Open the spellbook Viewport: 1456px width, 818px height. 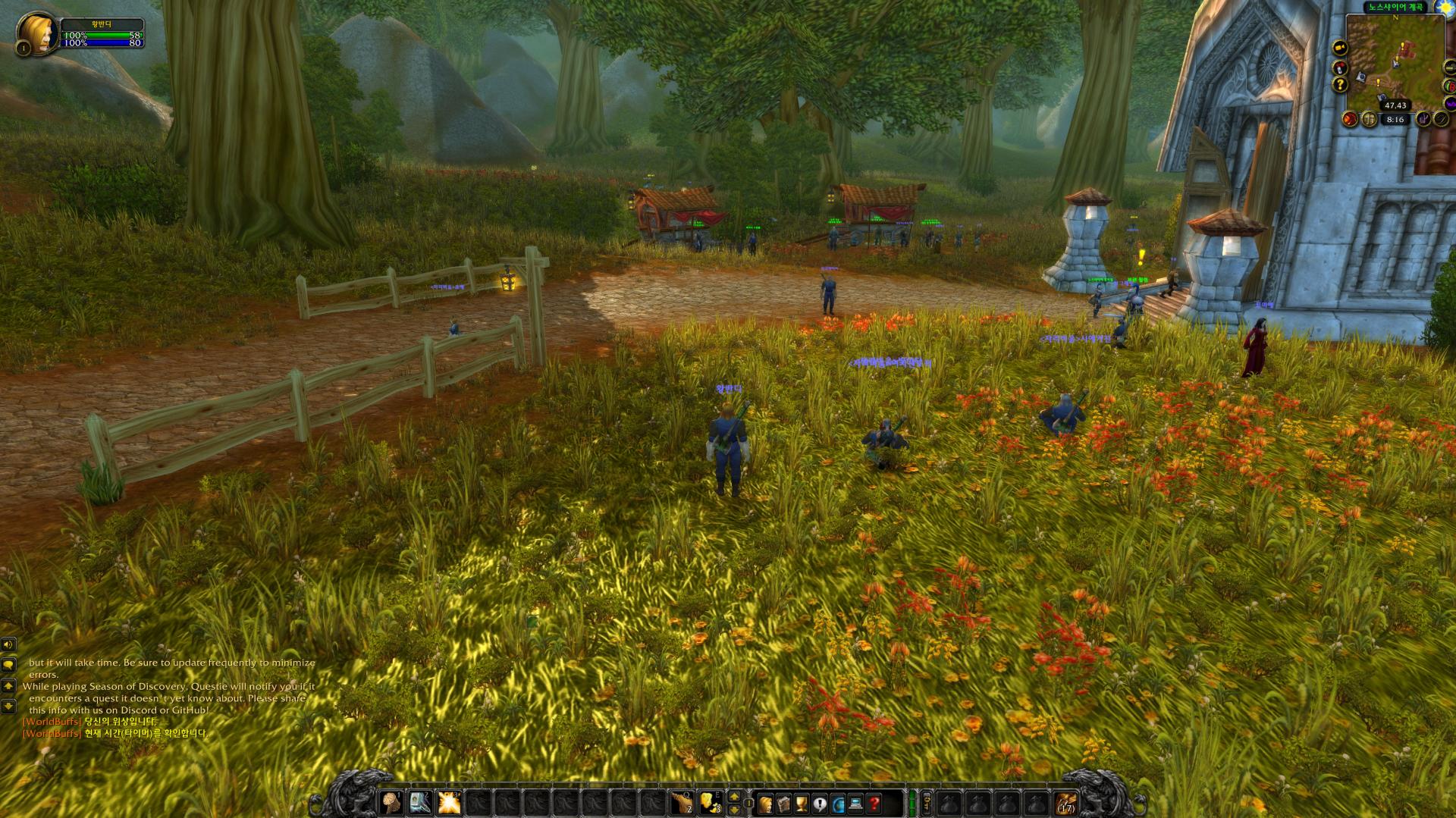pyautogui.click(x=784, y=804)
